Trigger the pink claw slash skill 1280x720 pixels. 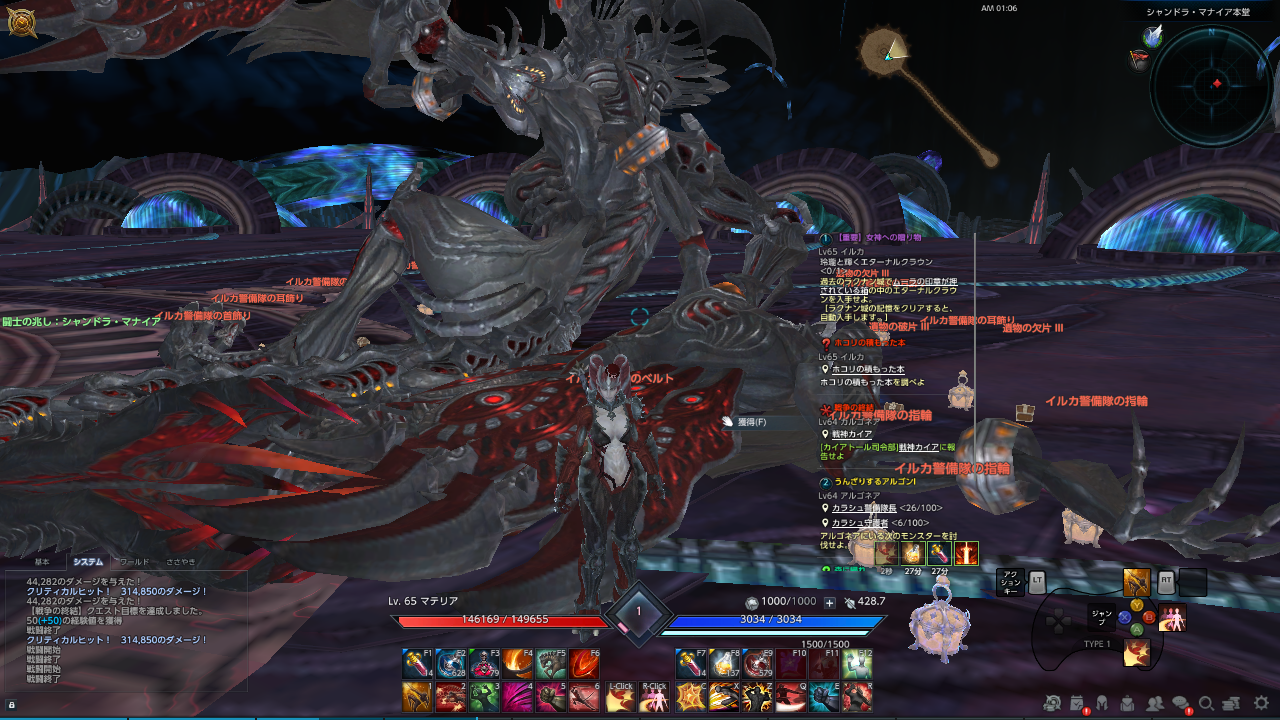tap(517, 697)
